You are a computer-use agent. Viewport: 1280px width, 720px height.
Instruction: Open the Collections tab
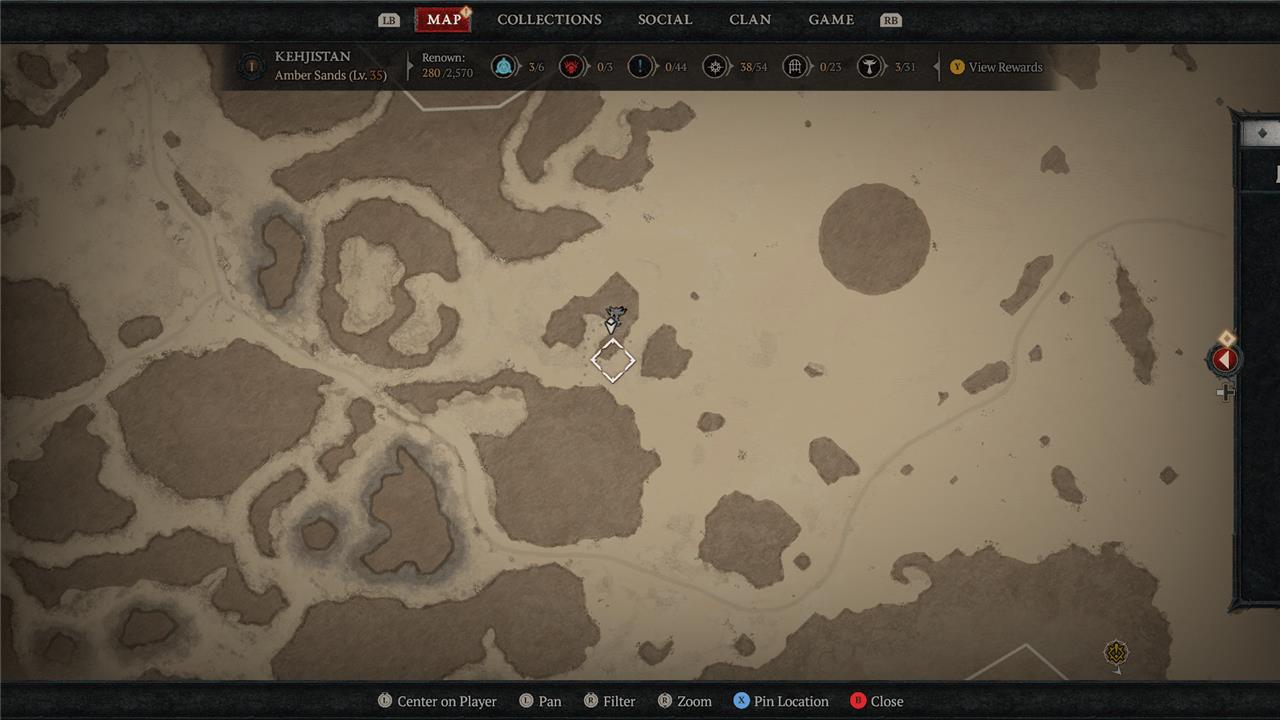(549, 20)
